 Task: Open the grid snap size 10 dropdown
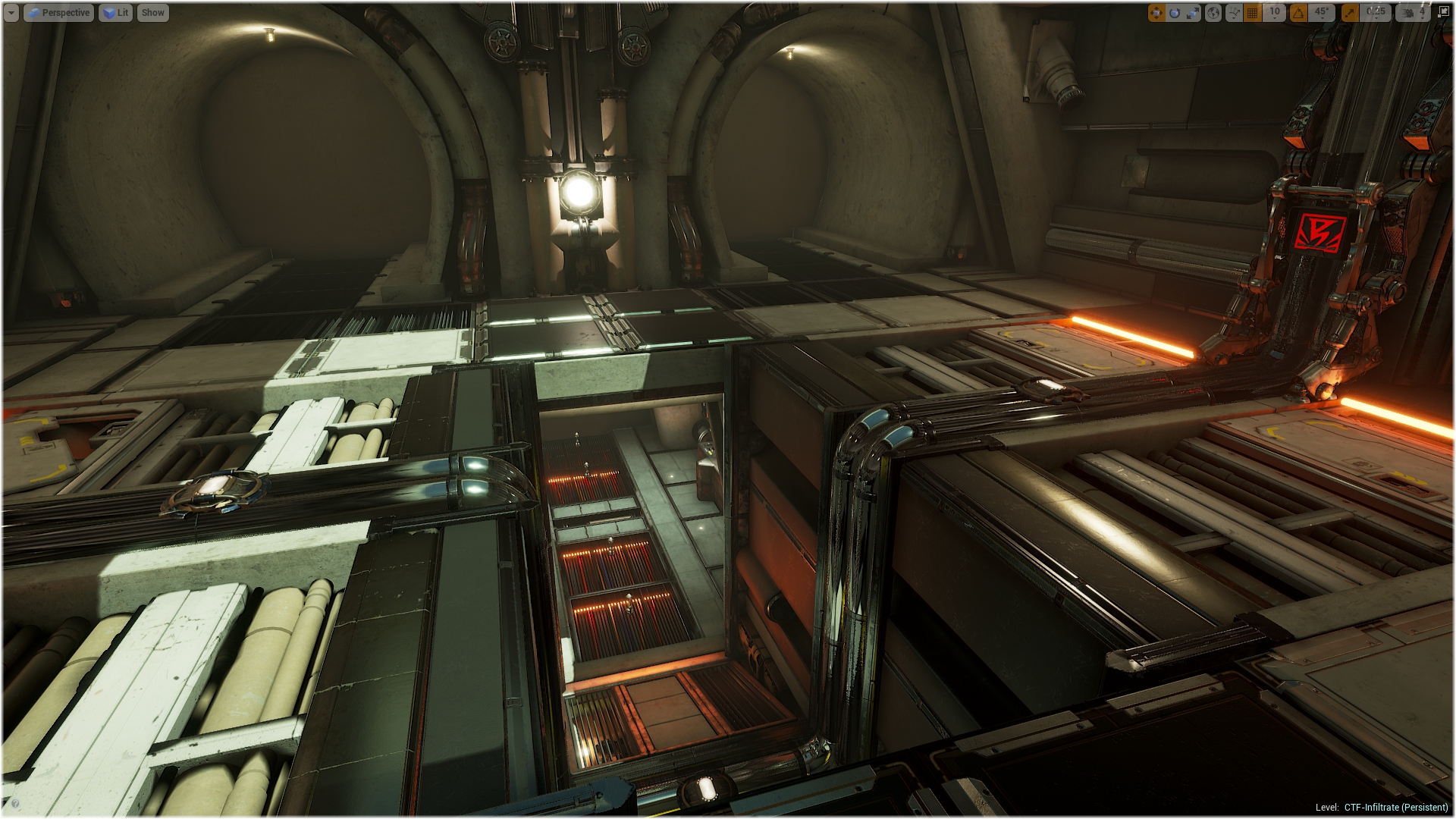click(x=1275, y=12)
